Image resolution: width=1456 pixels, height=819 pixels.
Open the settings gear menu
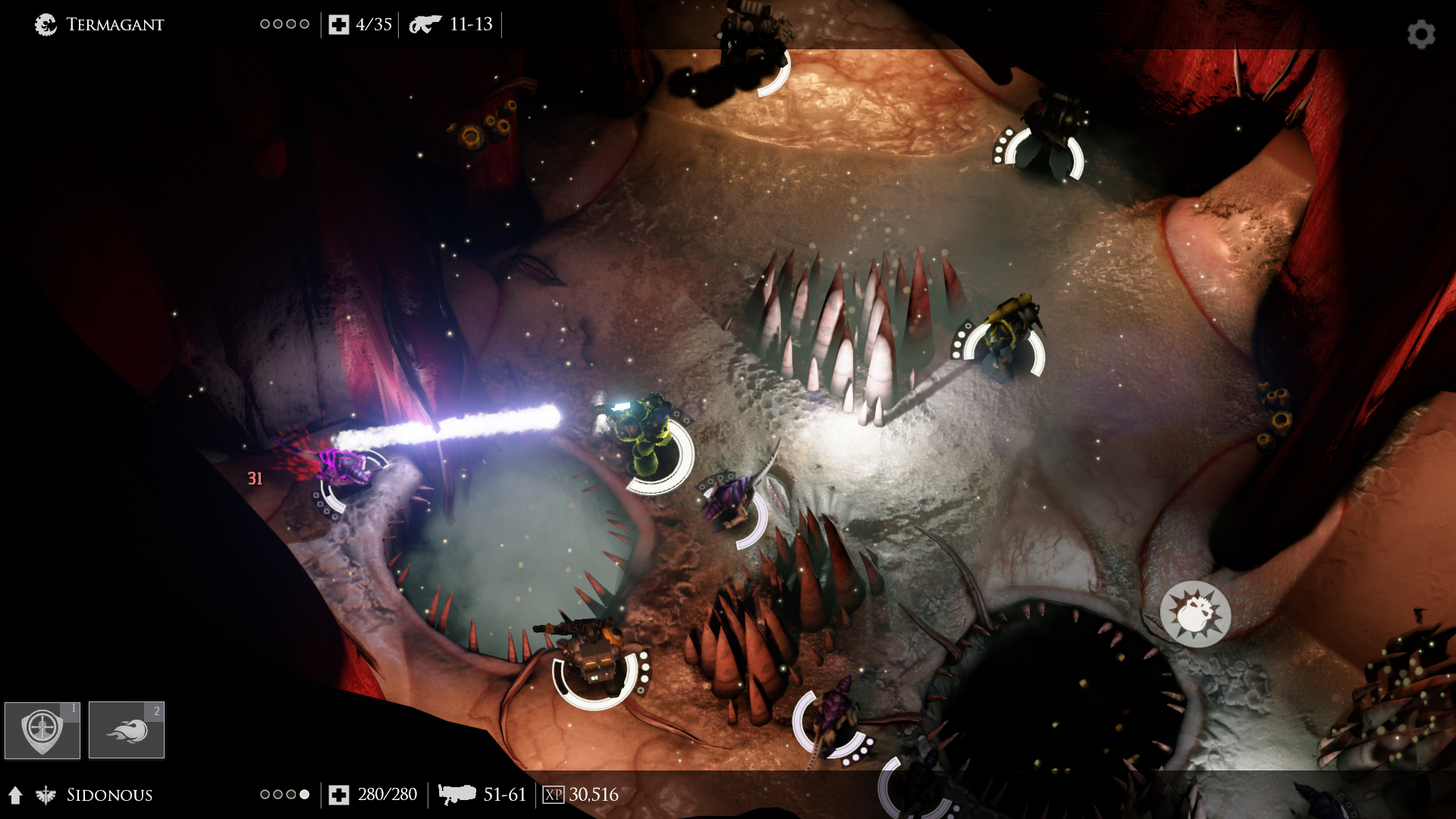click(1421, 34)
